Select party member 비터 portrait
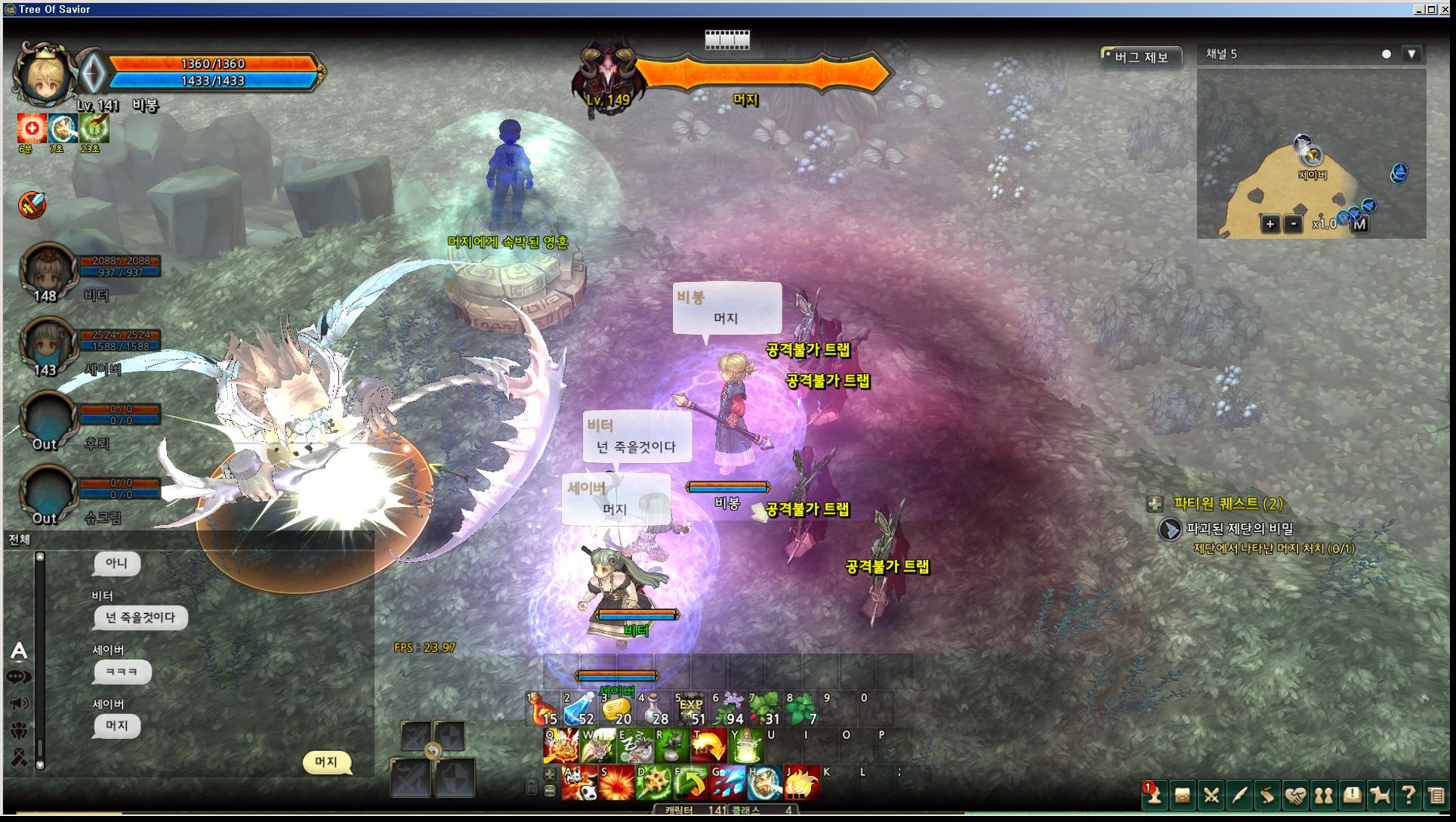This screenshot has width=1456, height=822. (47, 269)
